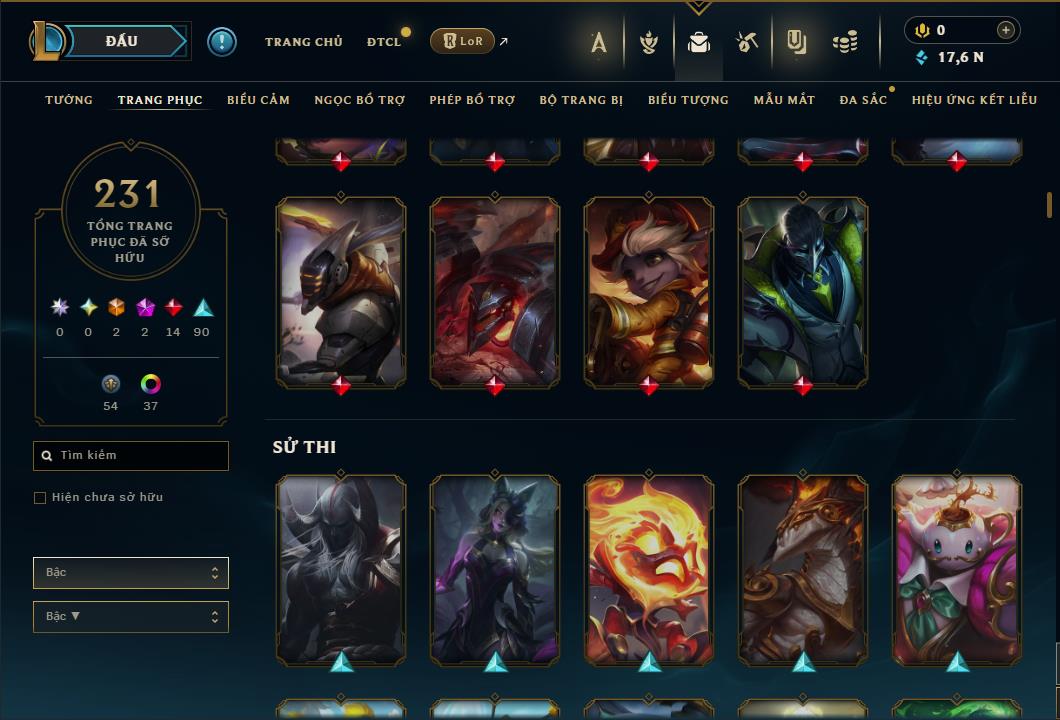This screenshot has height=720, width=1060.
Task: Open the HIỆU ỨNG KẾT LIỄU tab
Action: [974, 100]
